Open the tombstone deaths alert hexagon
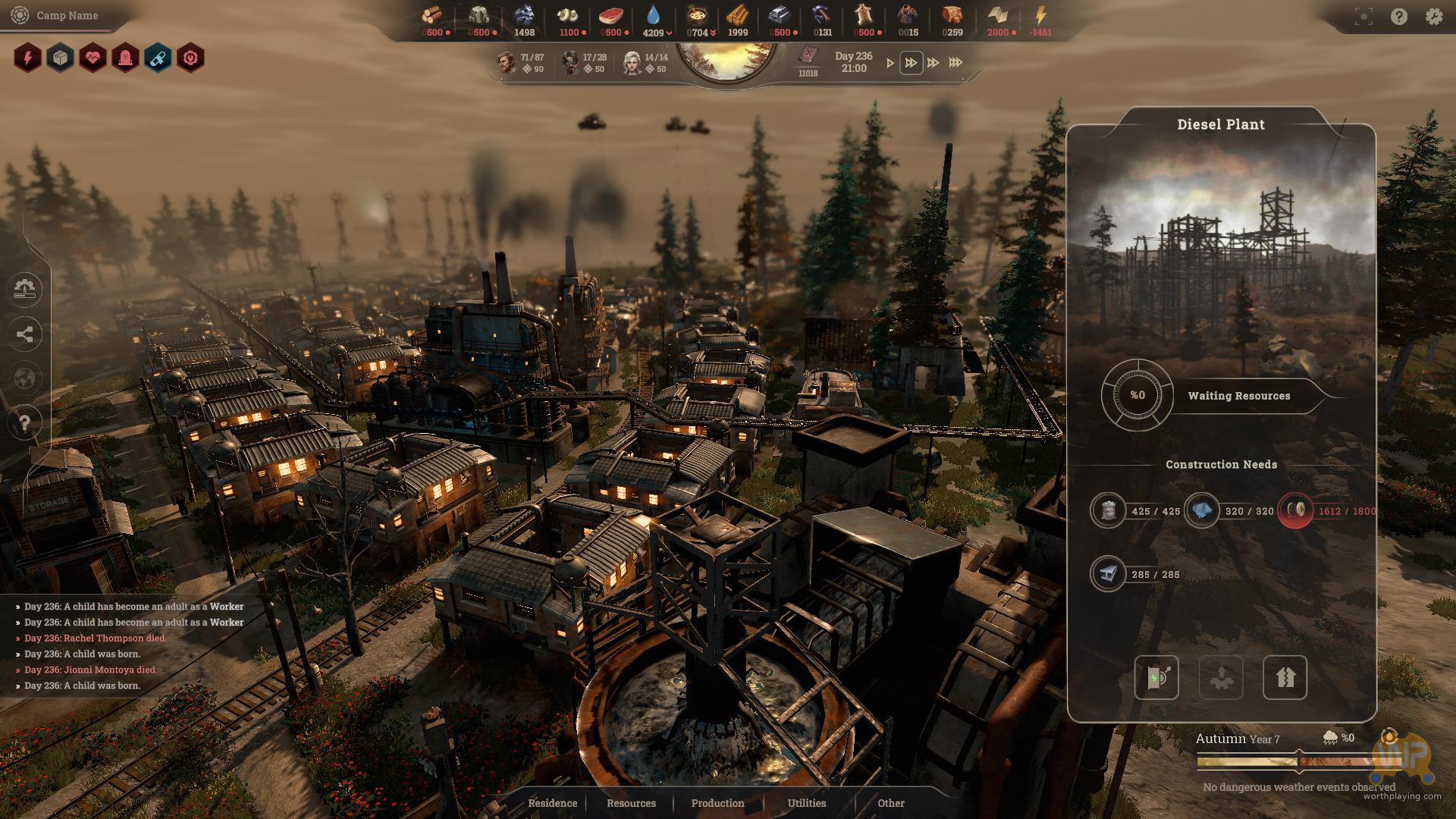Viewport: 1456px width, 819px height. click(x=126, y=58)
